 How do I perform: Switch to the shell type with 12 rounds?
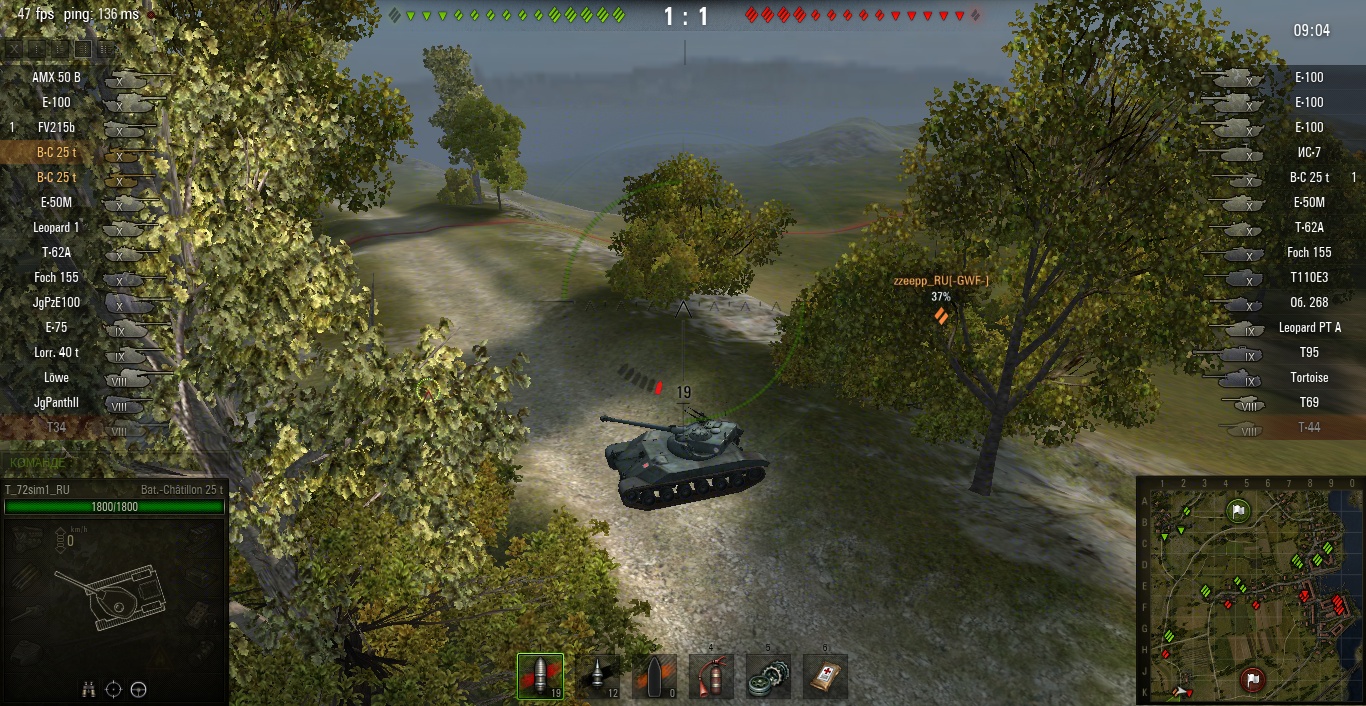597,677
